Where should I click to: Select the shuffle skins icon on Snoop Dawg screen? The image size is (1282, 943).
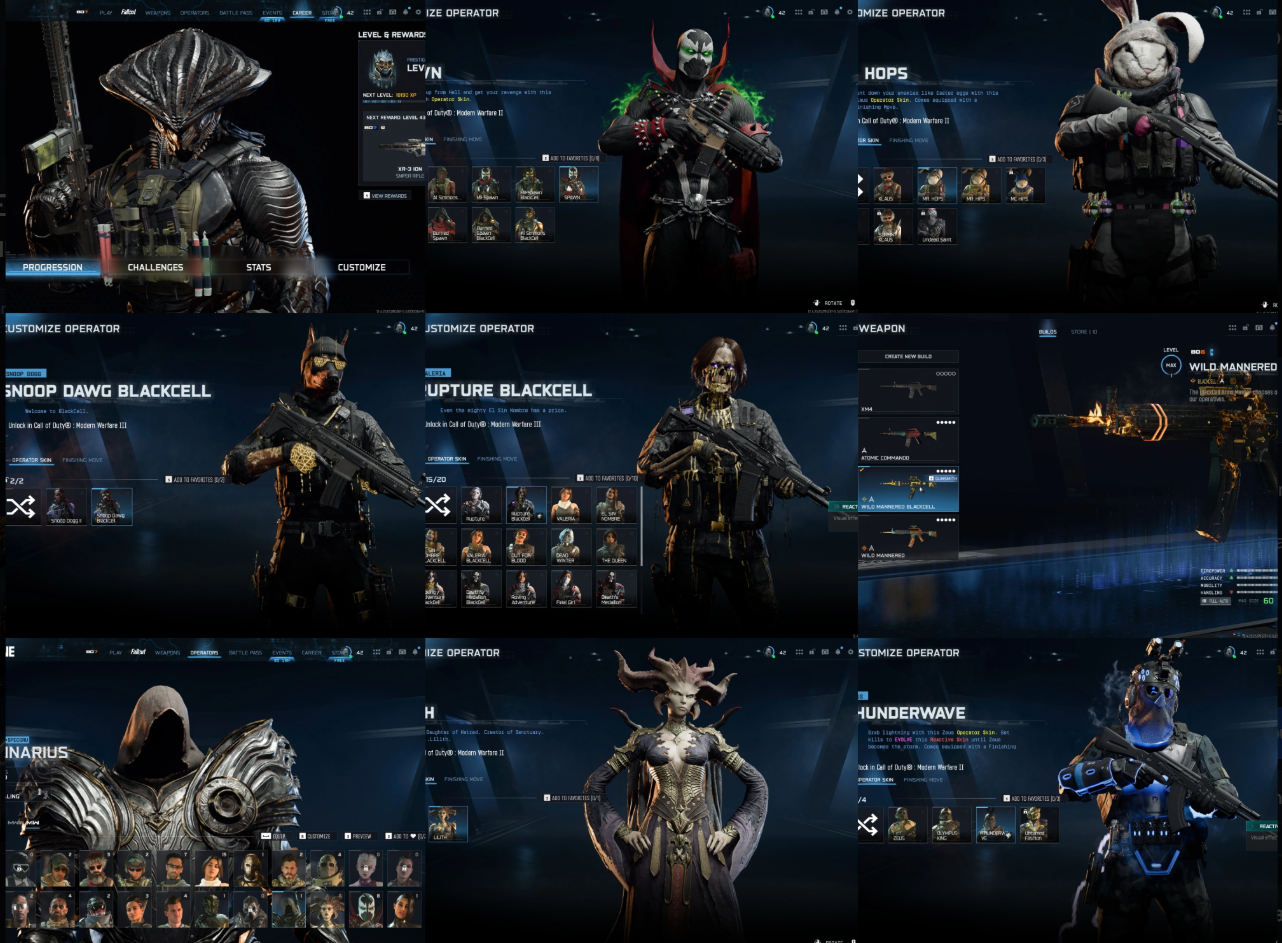coord(22,507)
